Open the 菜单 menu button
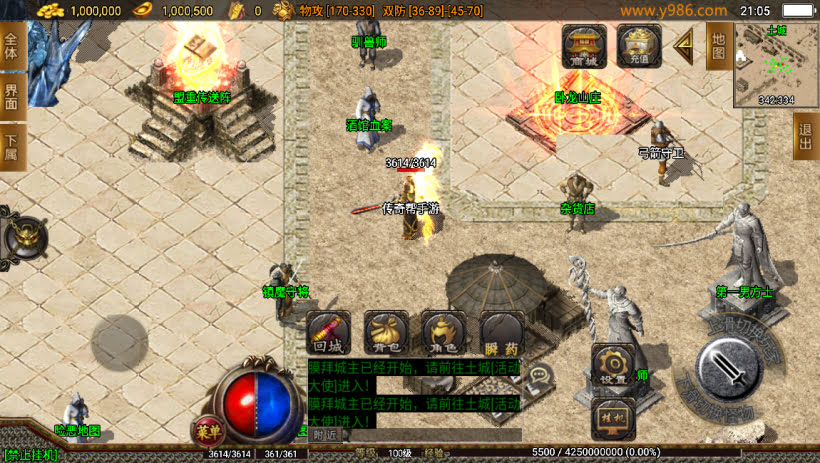 (x=208, y=431)
